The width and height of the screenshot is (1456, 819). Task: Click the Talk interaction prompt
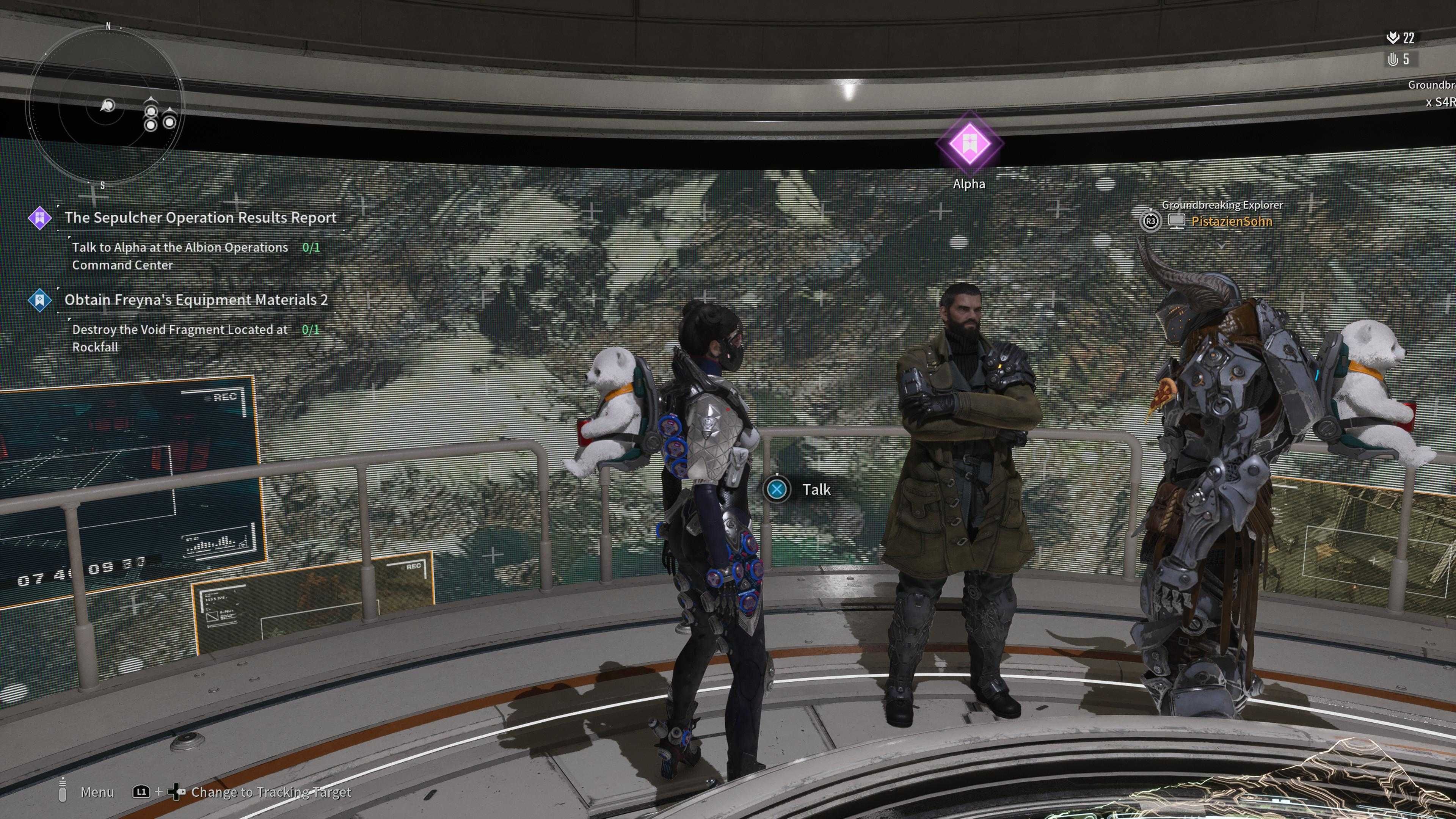(x=798, y=490)
